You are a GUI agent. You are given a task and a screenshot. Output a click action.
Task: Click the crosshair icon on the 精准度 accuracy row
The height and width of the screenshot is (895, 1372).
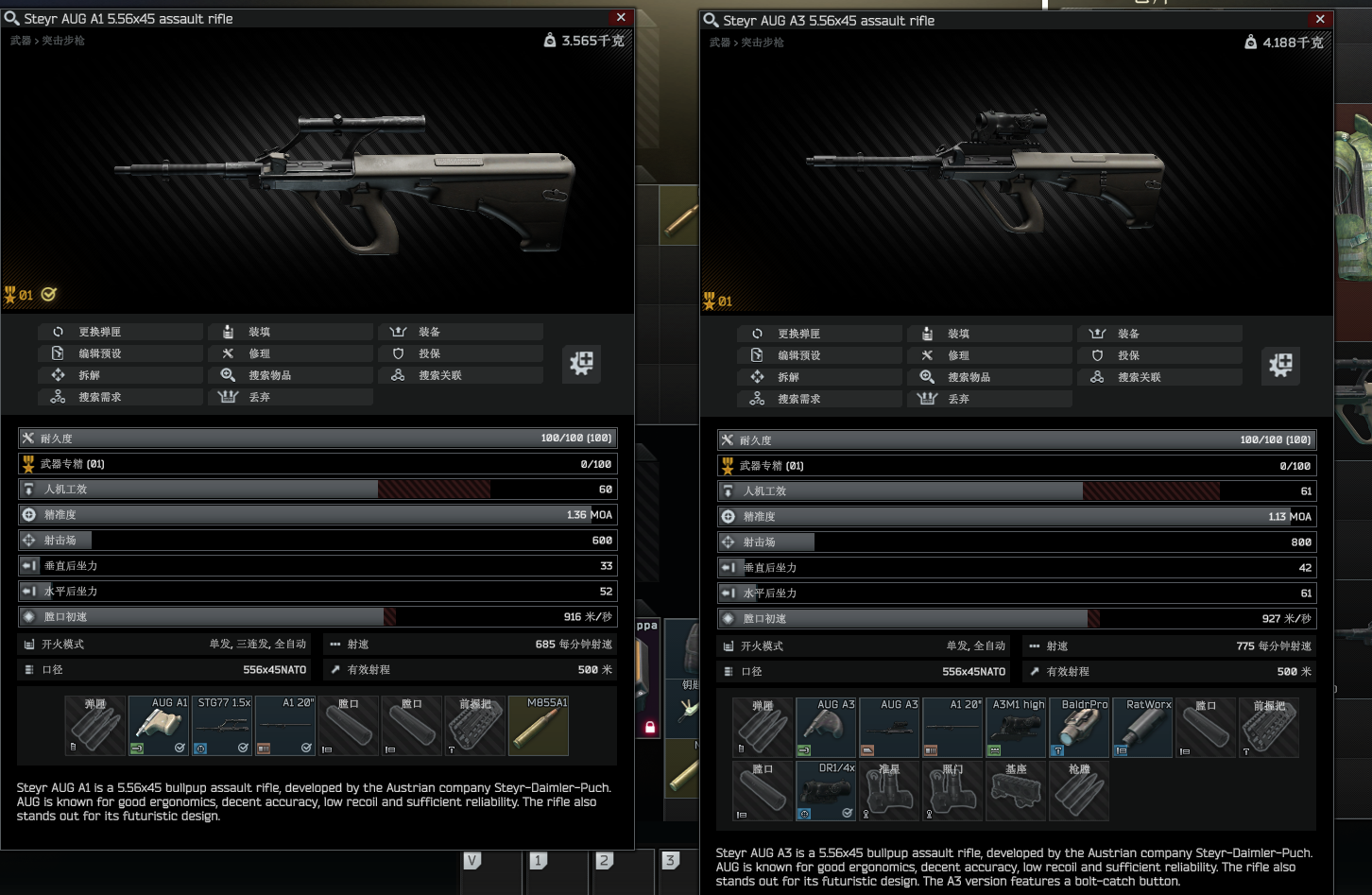pos(26,514)
